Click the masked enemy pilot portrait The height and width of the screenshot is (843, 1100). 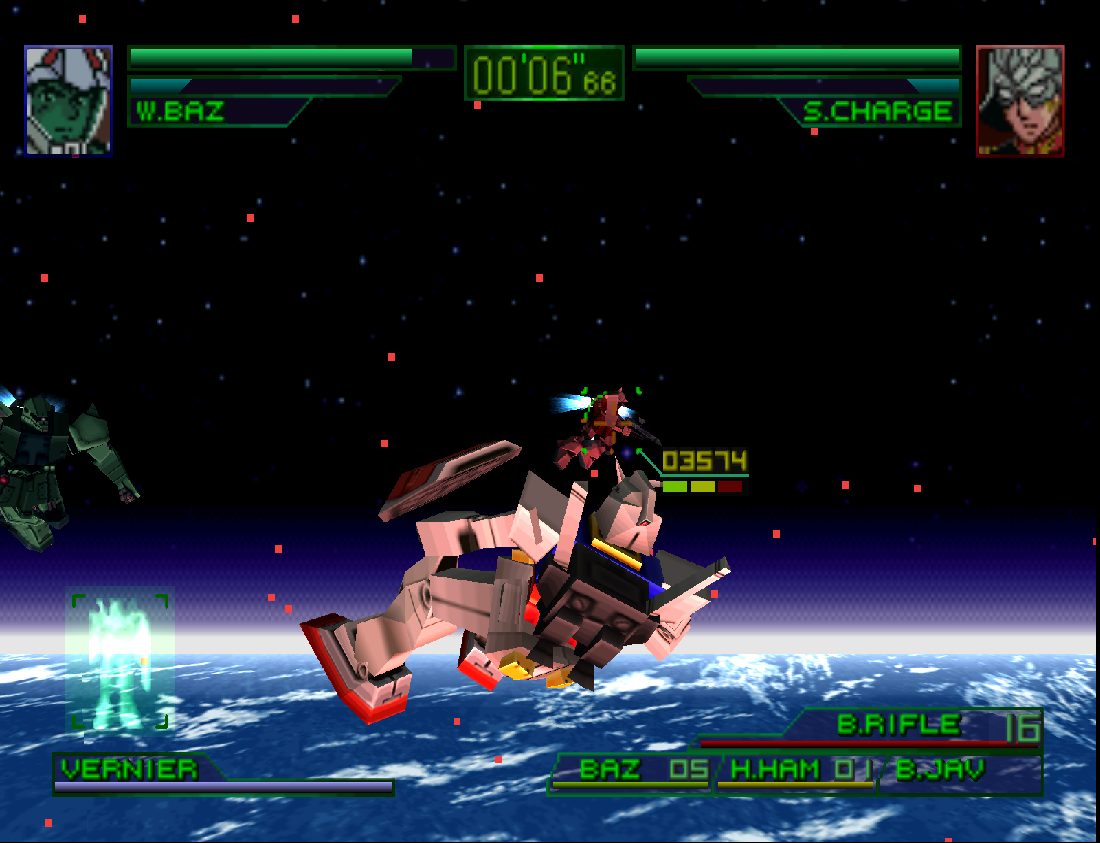pyautogui.click(x=1020, y=100)
